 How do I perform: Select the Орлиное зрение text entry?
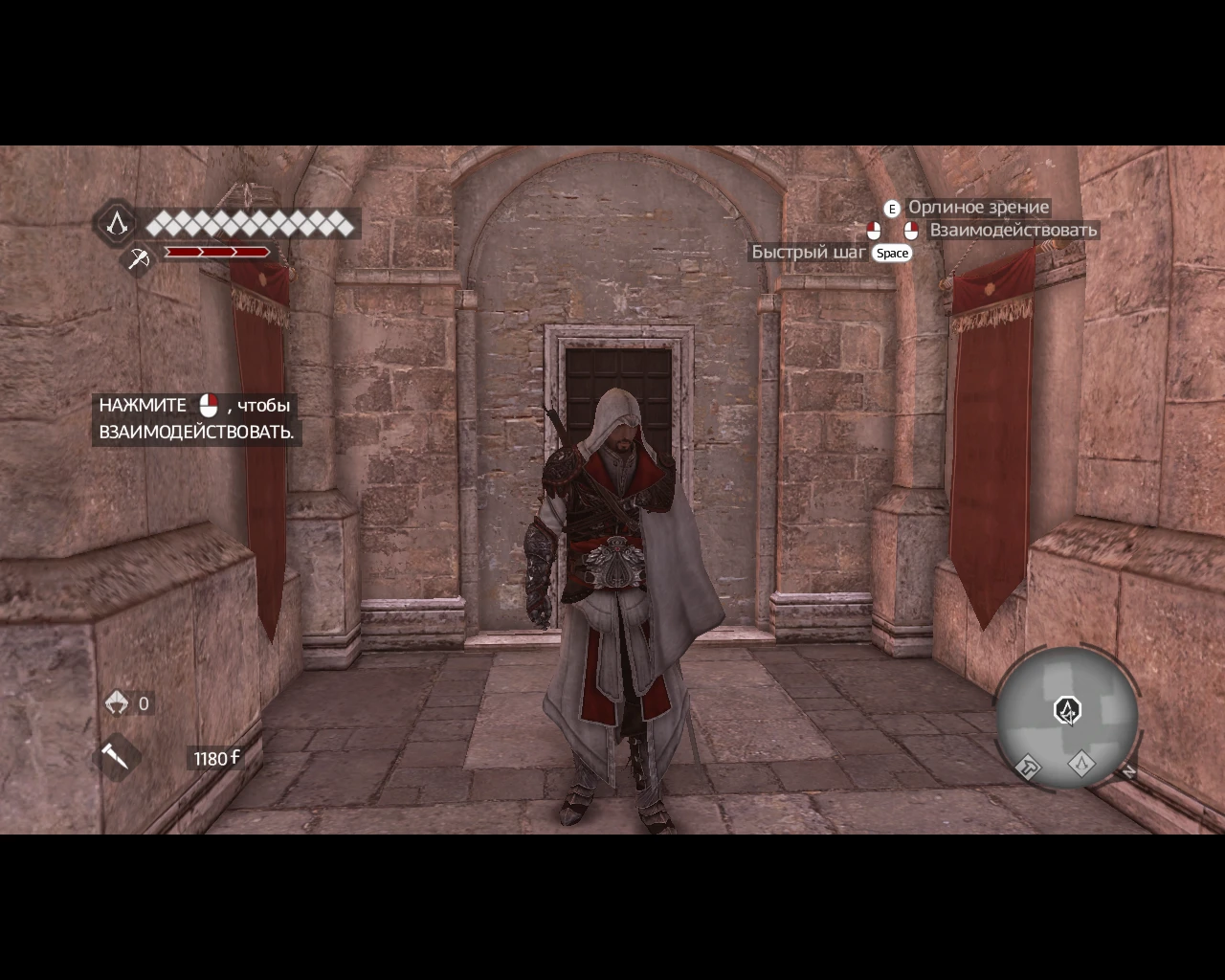coord(978,207)
